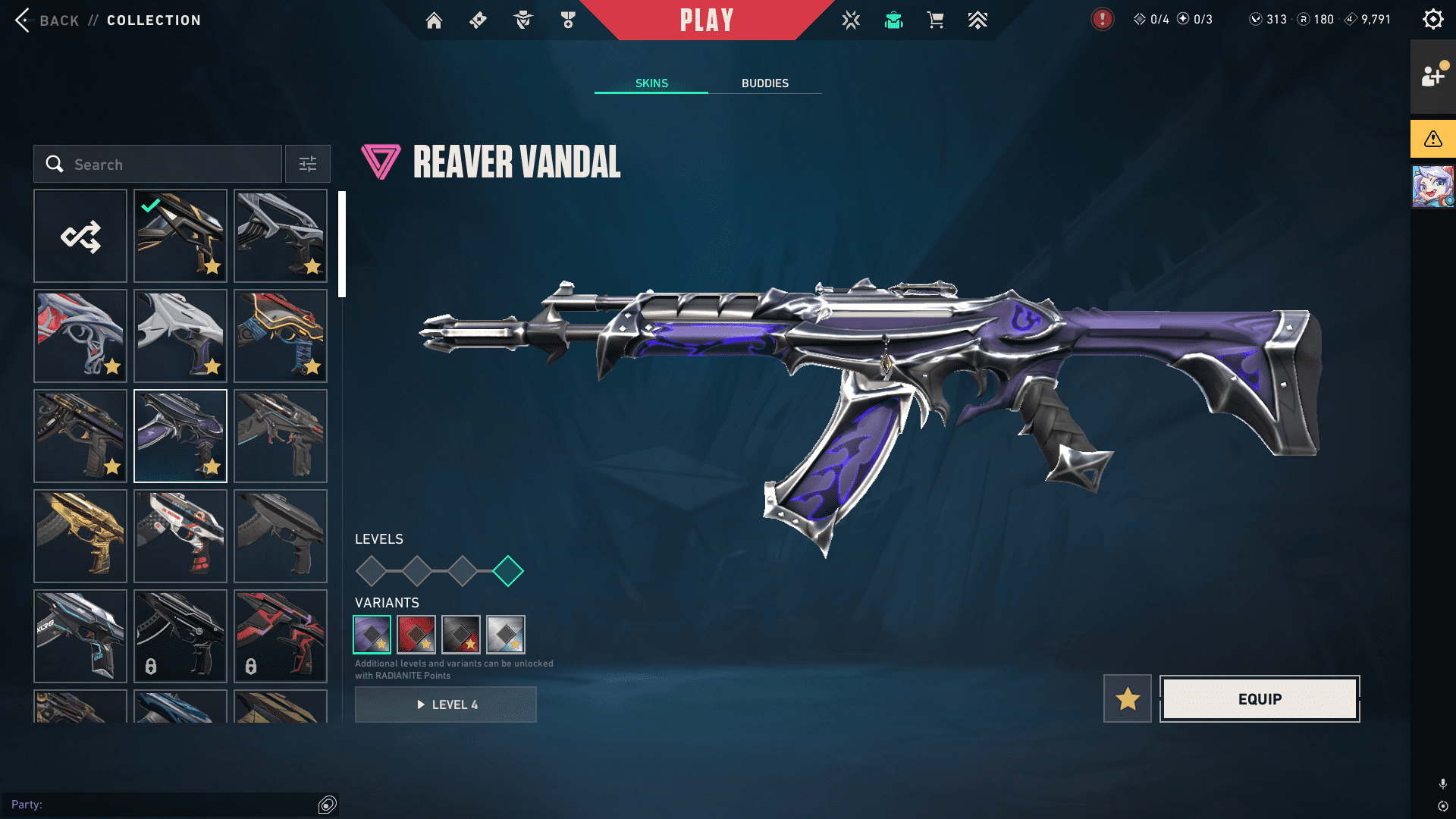Hit the red PLAY button
Image resolution: width=1456 pixels, height=819 pixels.
click(706, 20)
